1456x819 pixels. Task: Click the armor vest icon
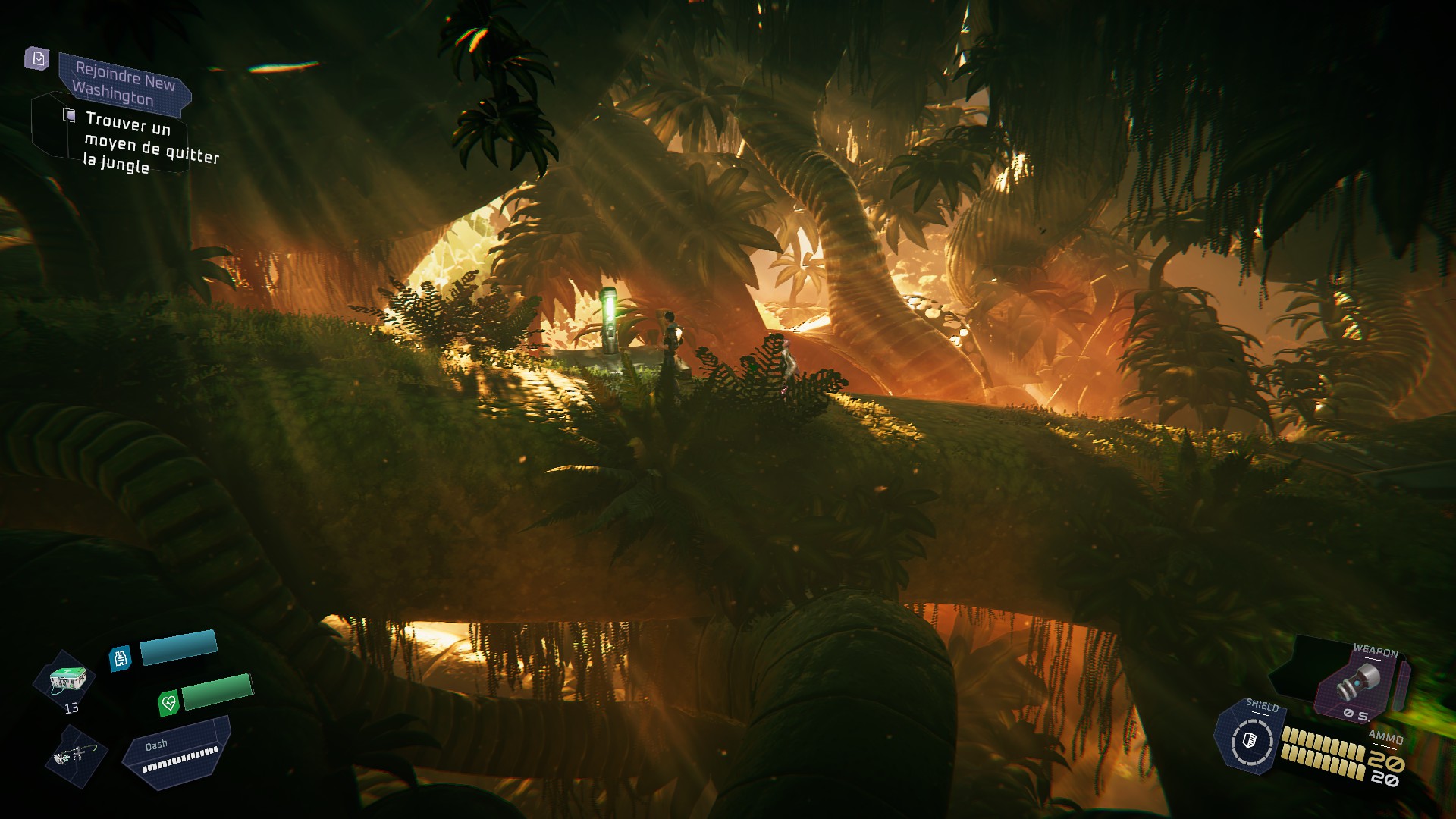121,658
